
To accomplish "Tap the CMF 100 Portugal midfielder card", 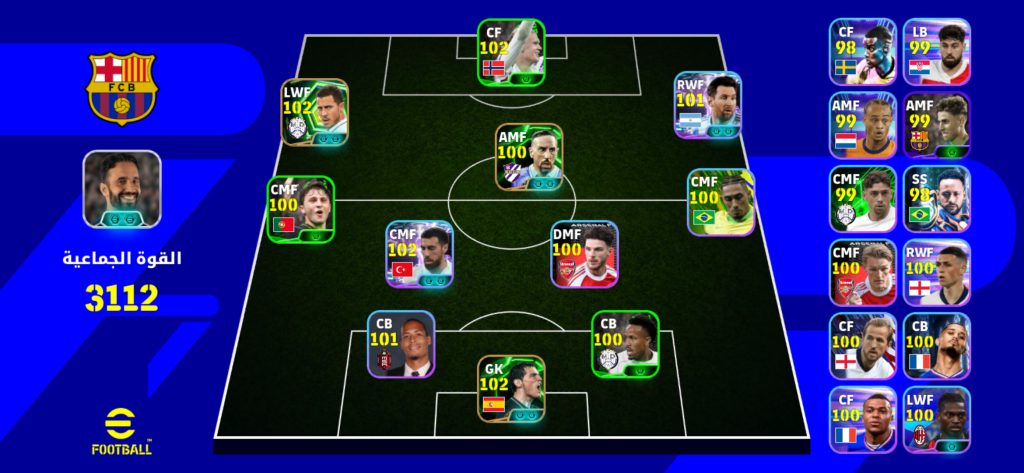I will 300,209.
